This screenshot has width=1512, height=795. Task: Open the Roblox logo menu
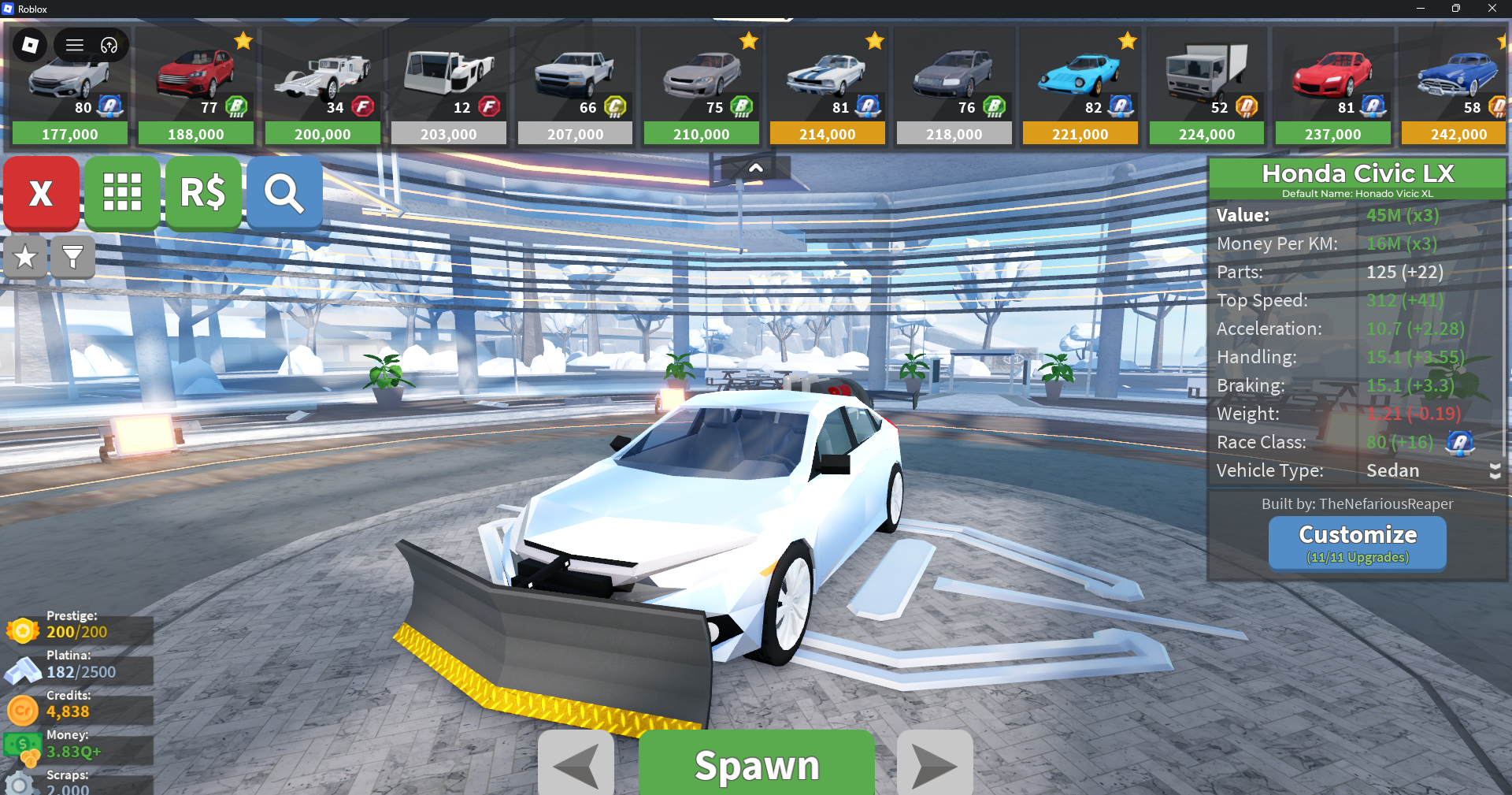point(30,45)
